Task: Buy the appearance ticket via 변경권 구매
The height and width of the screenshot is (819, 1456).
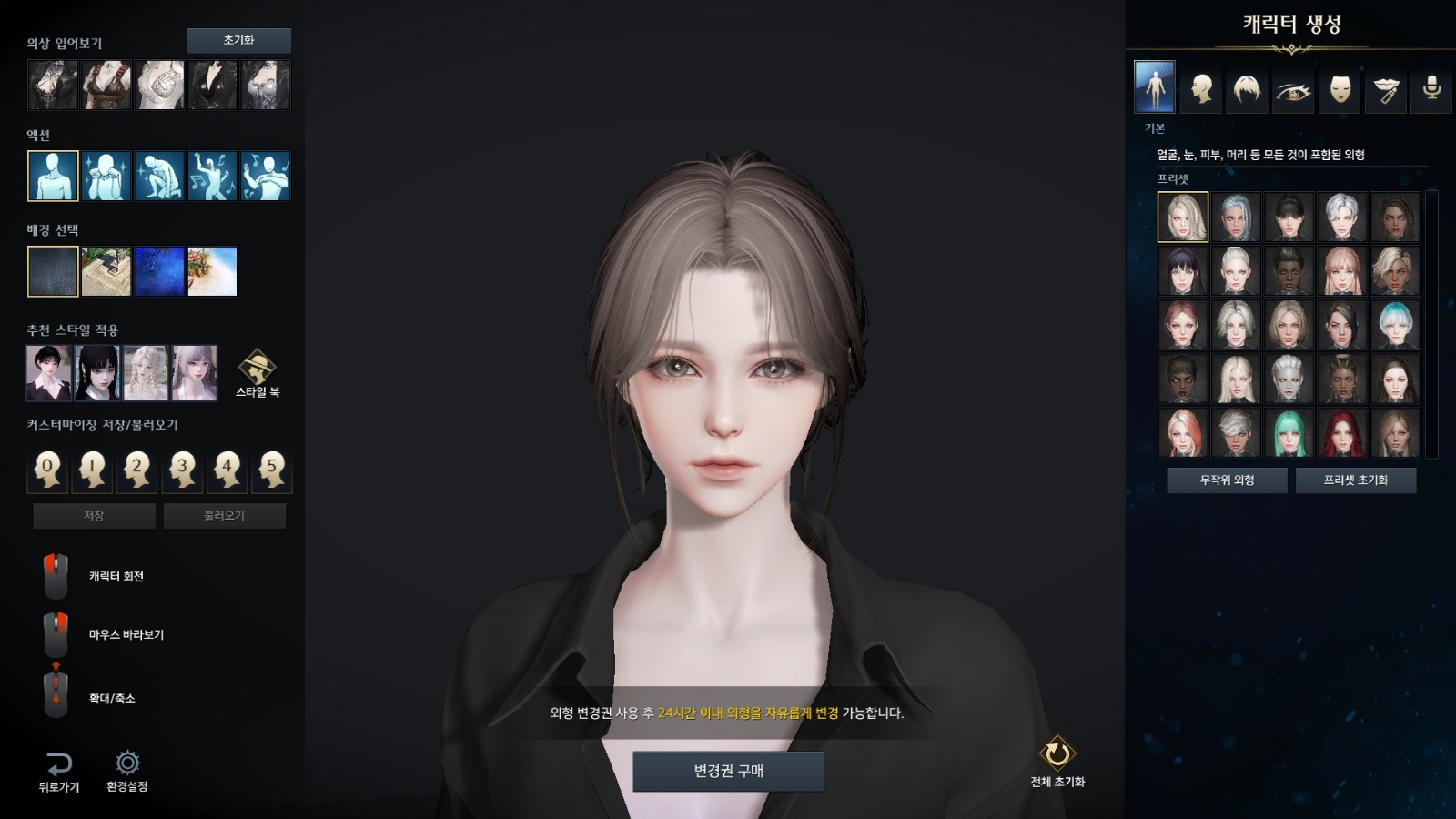Action: coord(729,771)
